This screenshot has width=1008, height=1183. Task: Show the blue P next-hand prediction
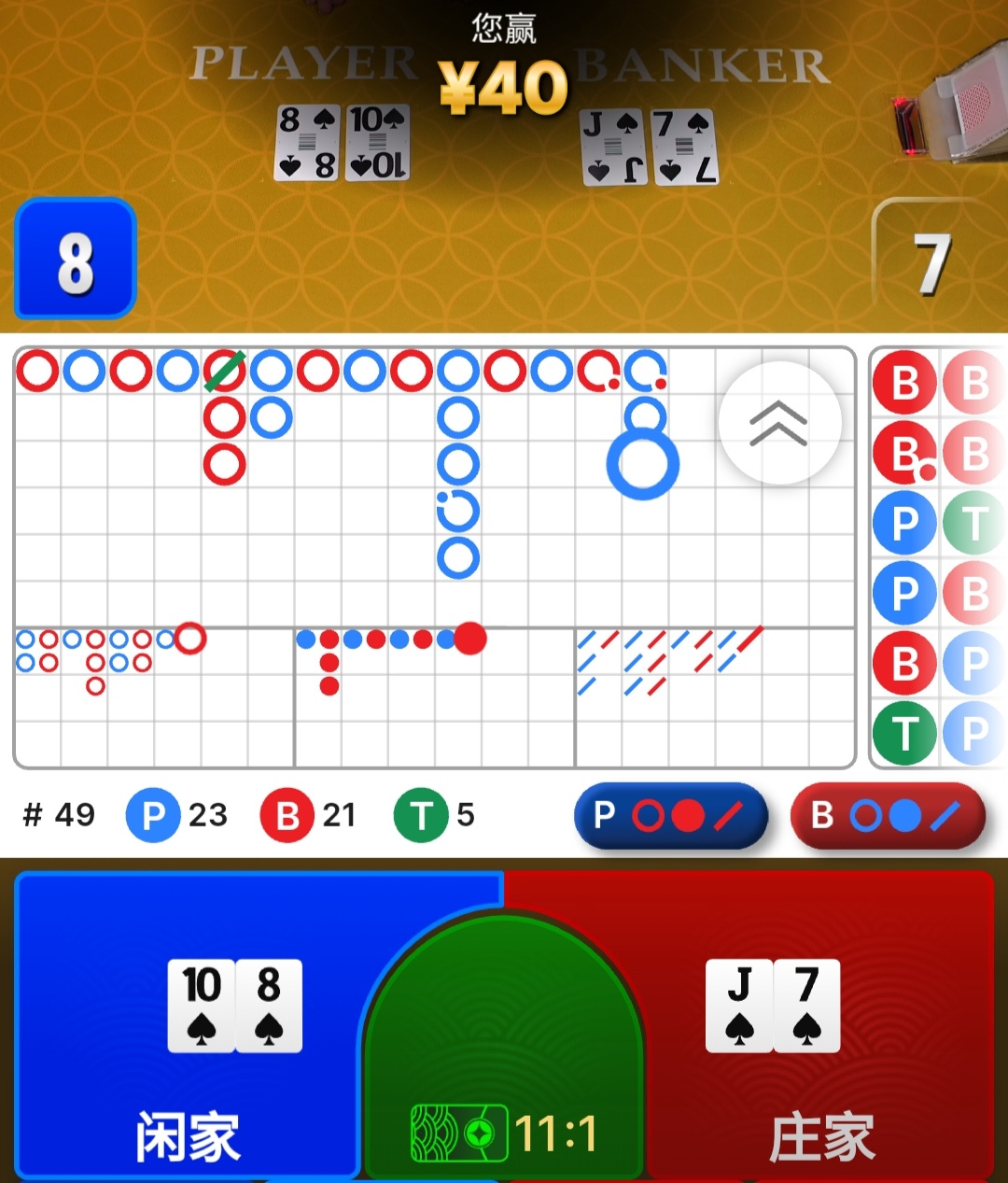671,815
